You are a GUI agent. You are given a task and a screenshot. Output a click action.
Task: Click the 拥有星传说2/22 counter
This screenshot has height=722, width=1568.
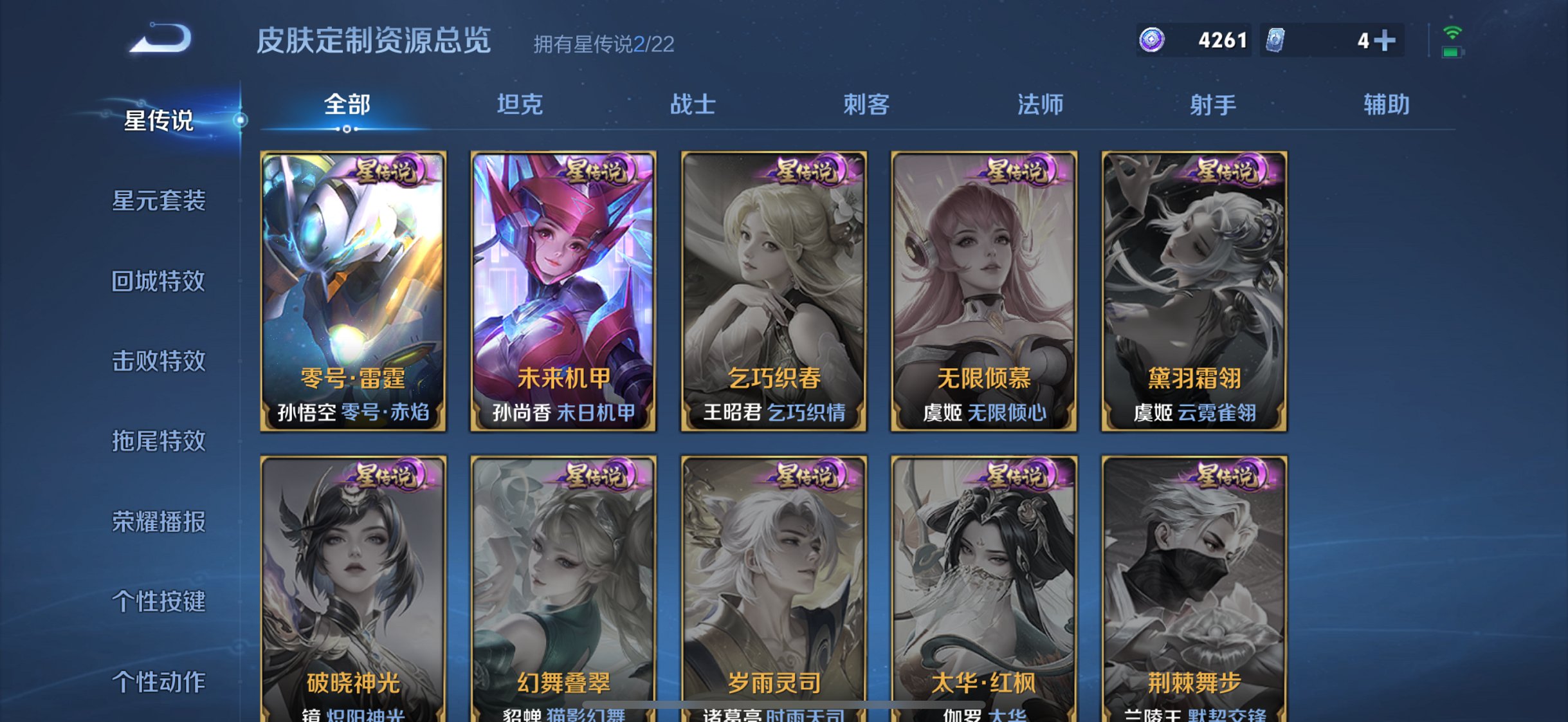pyautogui.click(x=605, y=44)
